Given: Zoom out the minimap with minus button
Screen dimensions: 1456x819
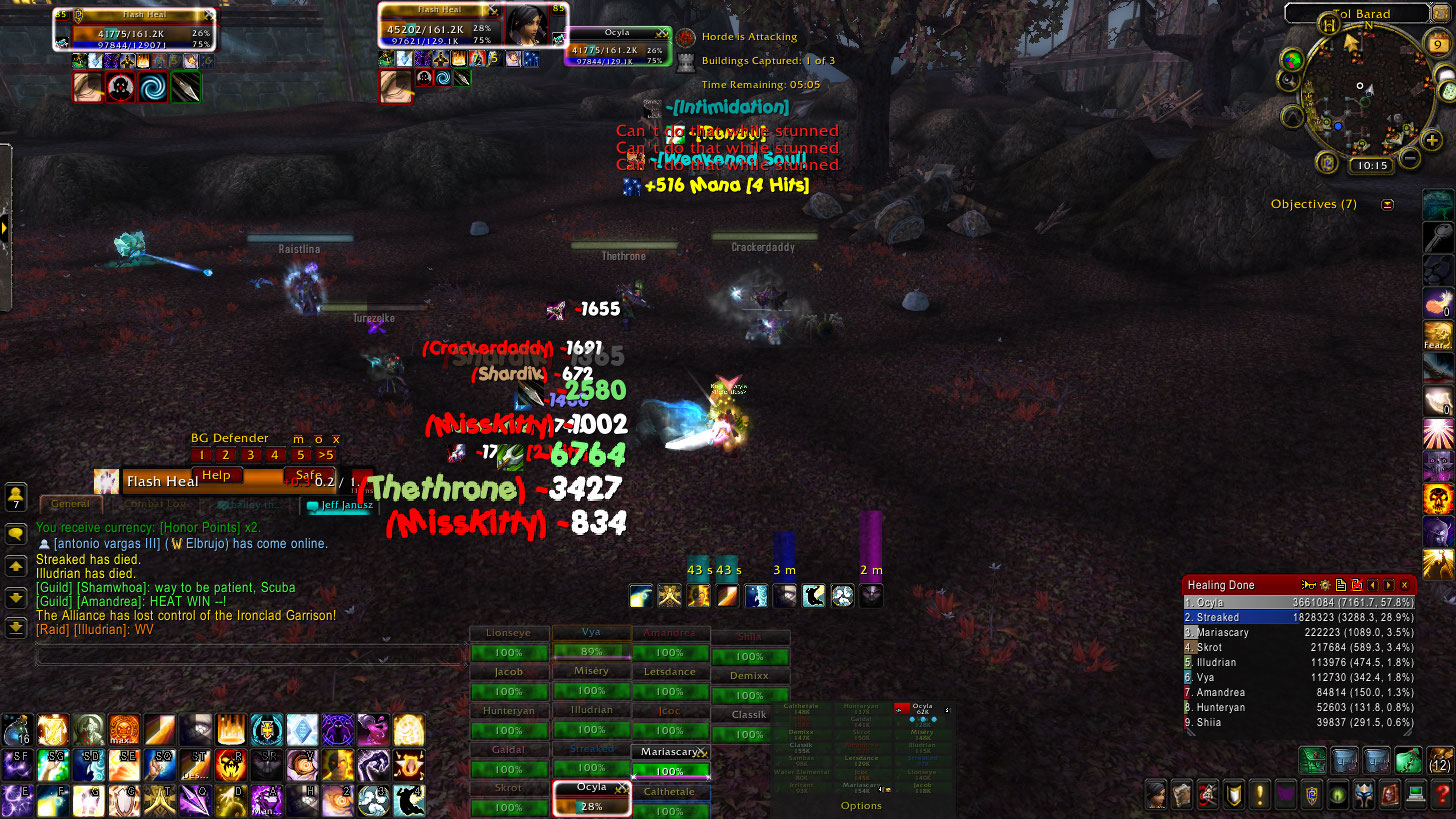Looking at the screenshot, I should pyautogui.click(x=1409, y=158).
